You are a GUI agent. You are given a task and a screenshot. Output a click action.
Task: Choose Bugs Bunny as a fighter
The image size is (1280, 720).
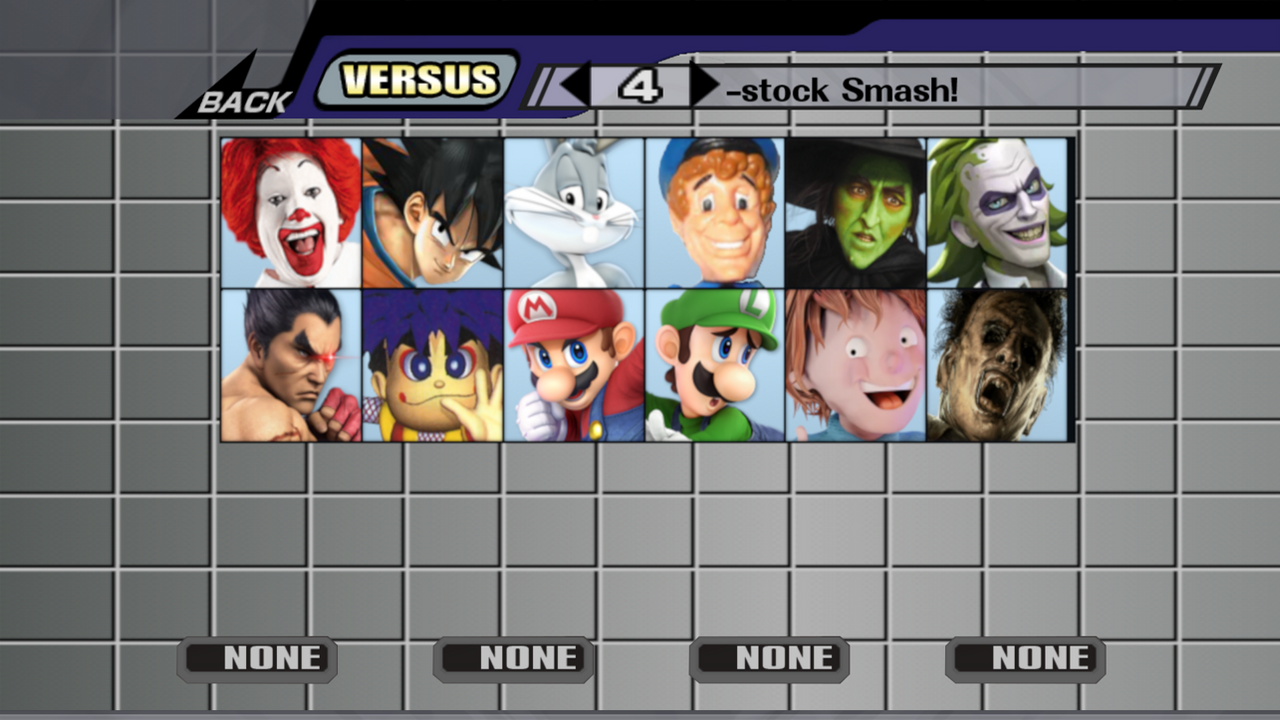[x=571, y=213]
